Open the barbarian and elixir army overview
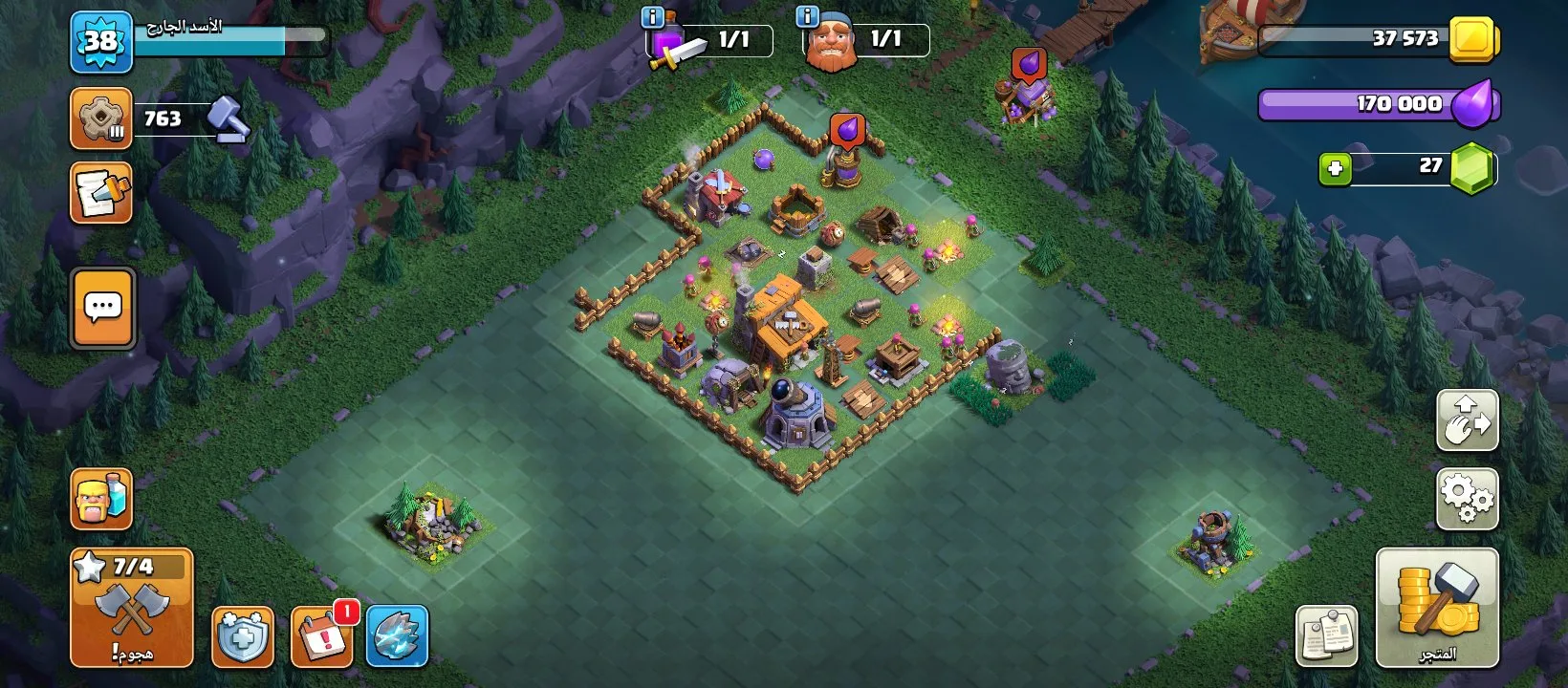 [101, 499]
